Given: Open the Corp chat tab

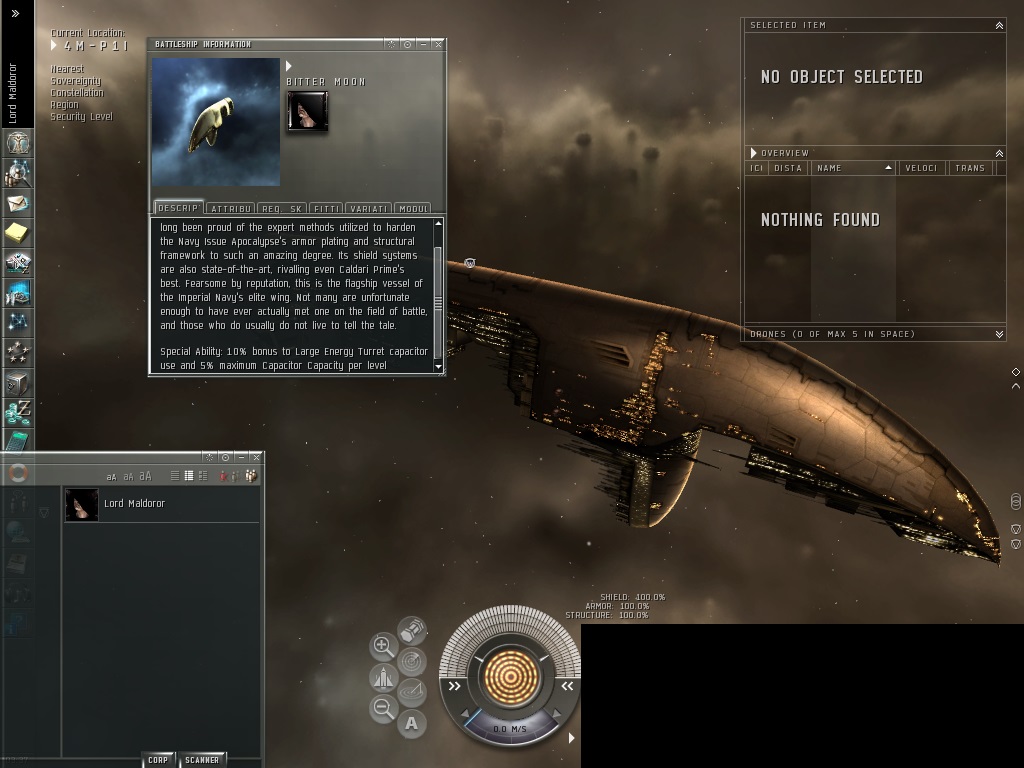Looking at the screenshot, I should 158,760.
